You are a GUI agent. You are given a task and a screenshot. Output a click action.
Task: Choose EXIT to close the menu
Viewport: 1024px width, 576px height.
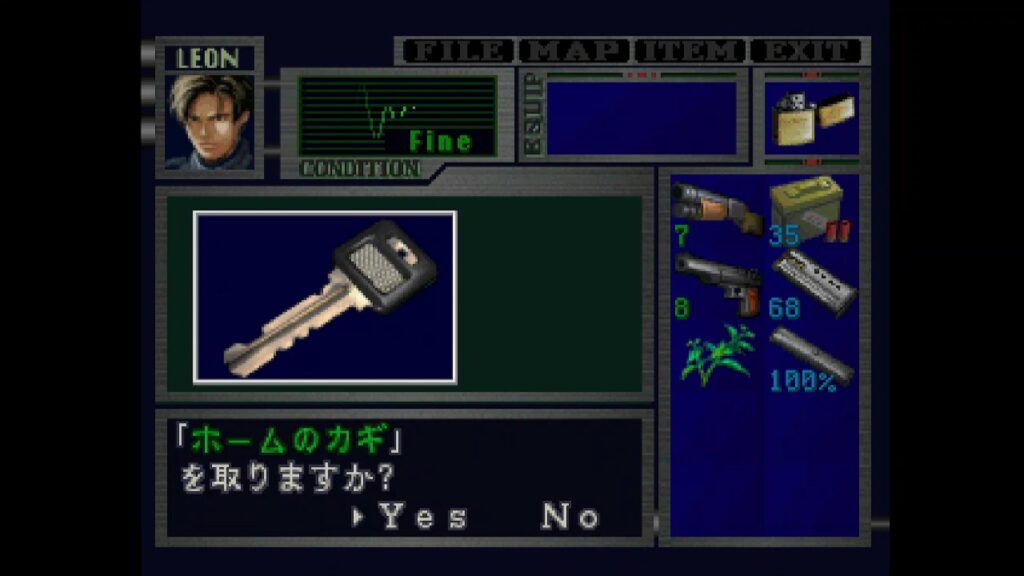(x=807, y=51)
